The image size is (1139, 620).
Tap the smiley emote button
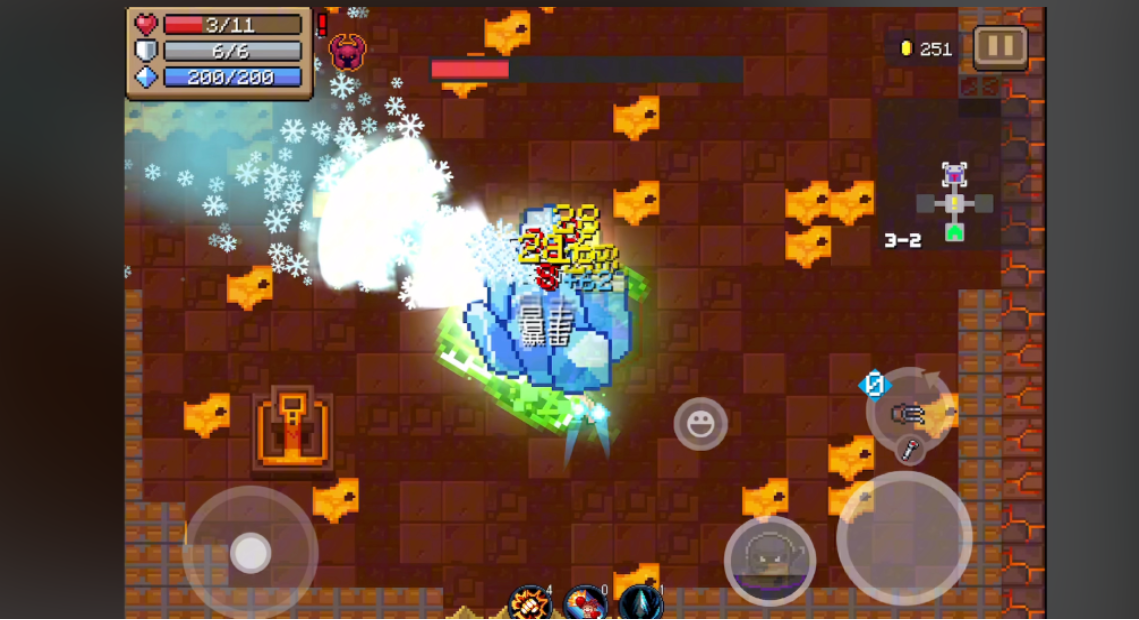tap(700, 423)
